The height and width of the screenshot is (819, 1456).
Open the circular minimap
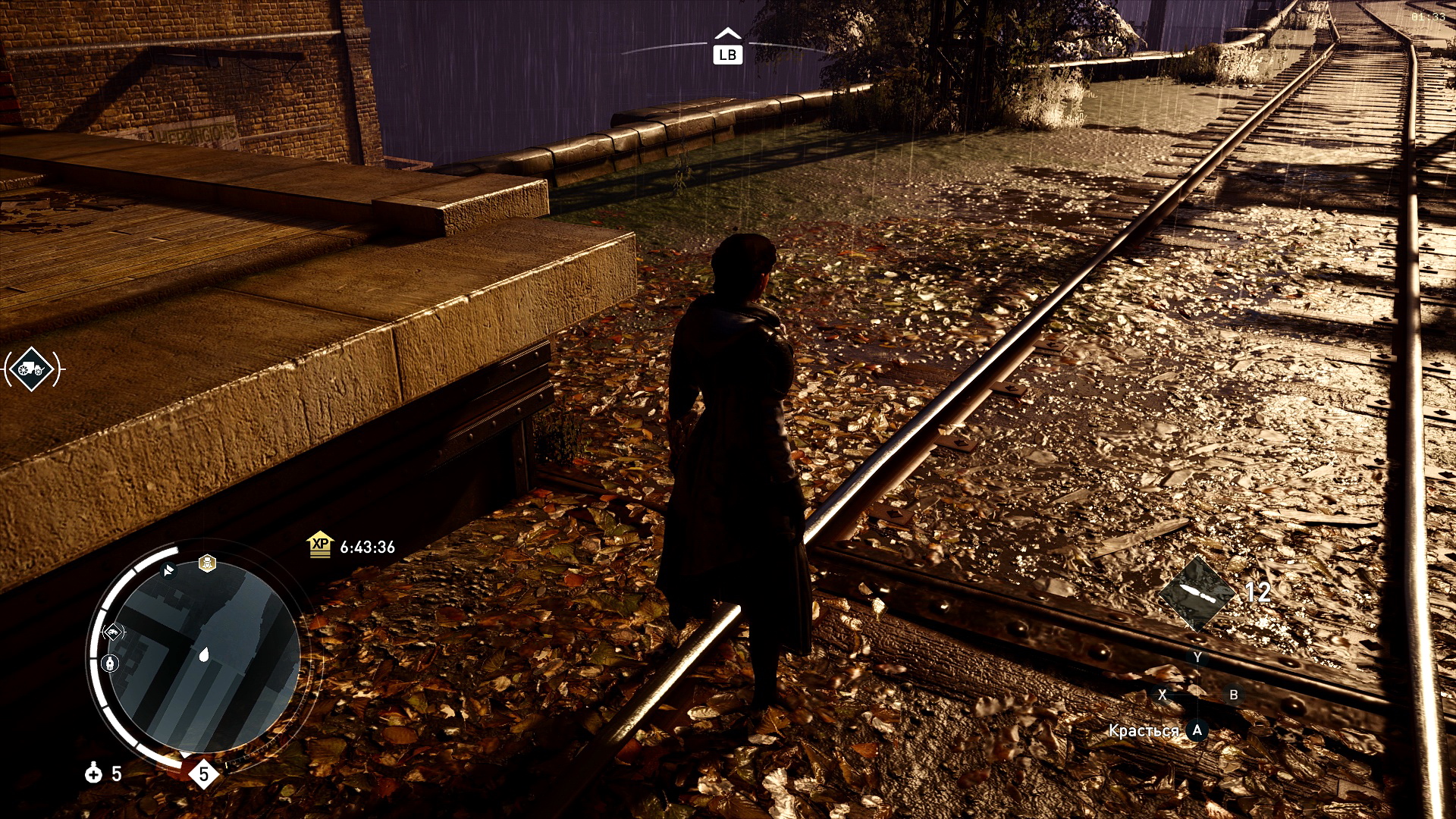[x=203, y=657]
